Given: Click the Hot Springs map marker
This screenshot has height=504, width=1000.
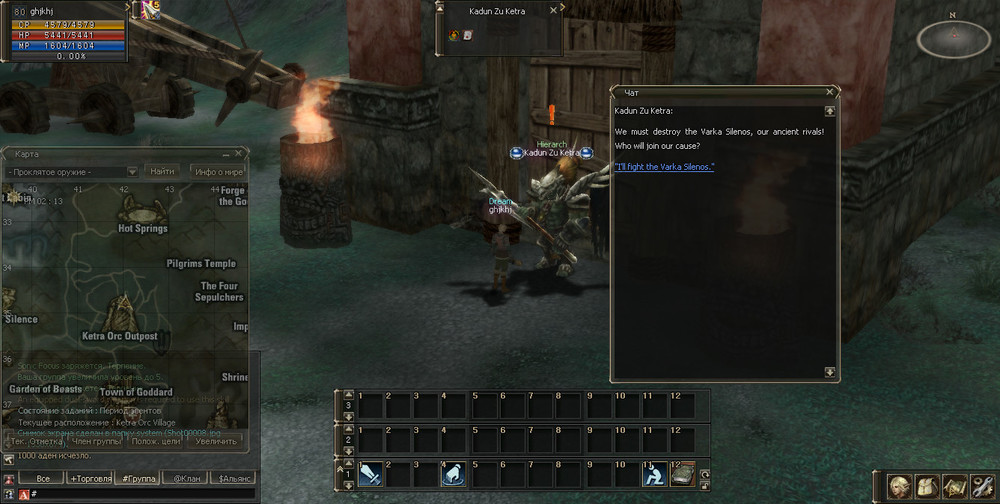Looking at the screenshot, I should (x=141, y=212).
